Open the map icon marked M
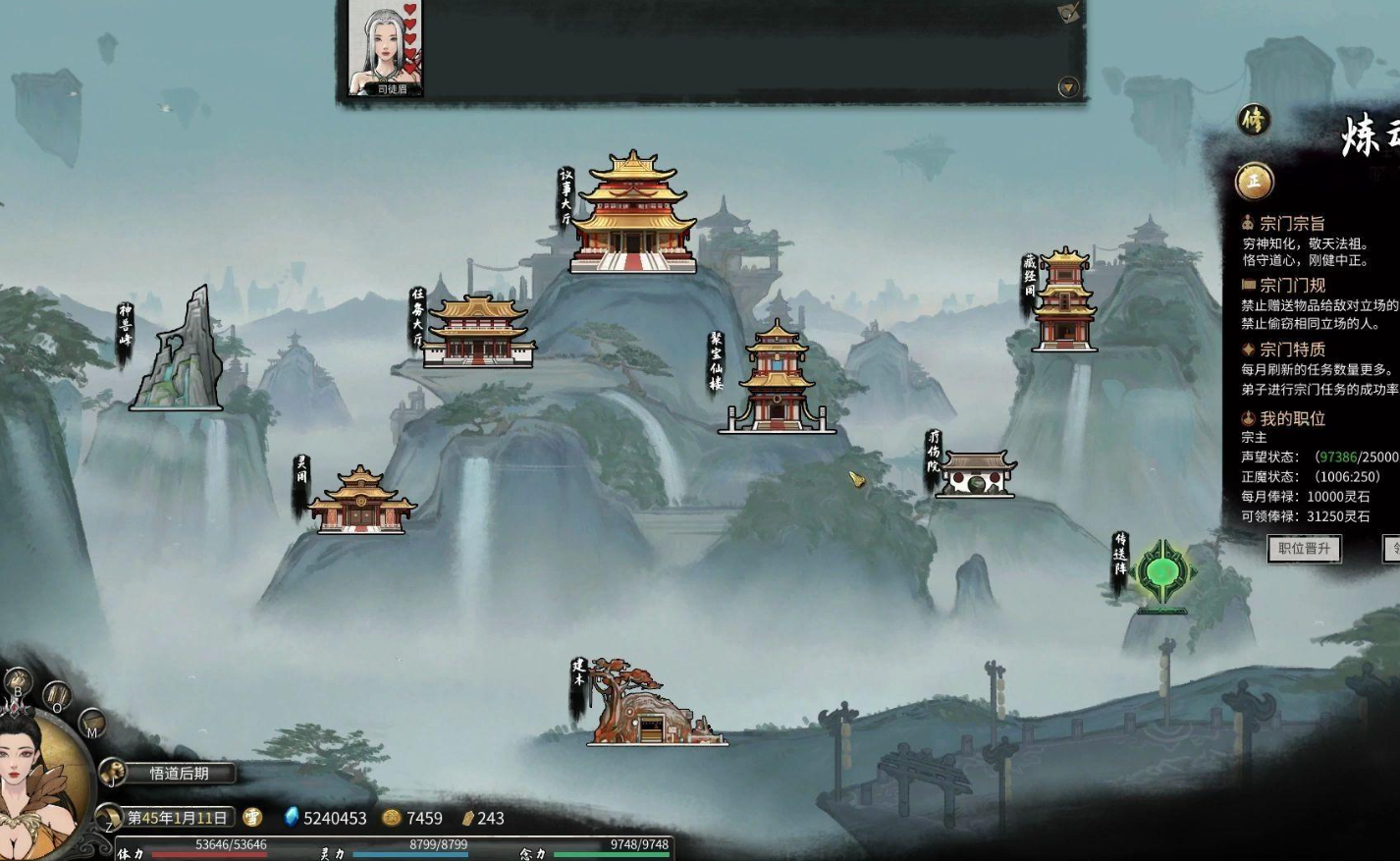This screenshot has width=1400, height=861. coord(91,723)
